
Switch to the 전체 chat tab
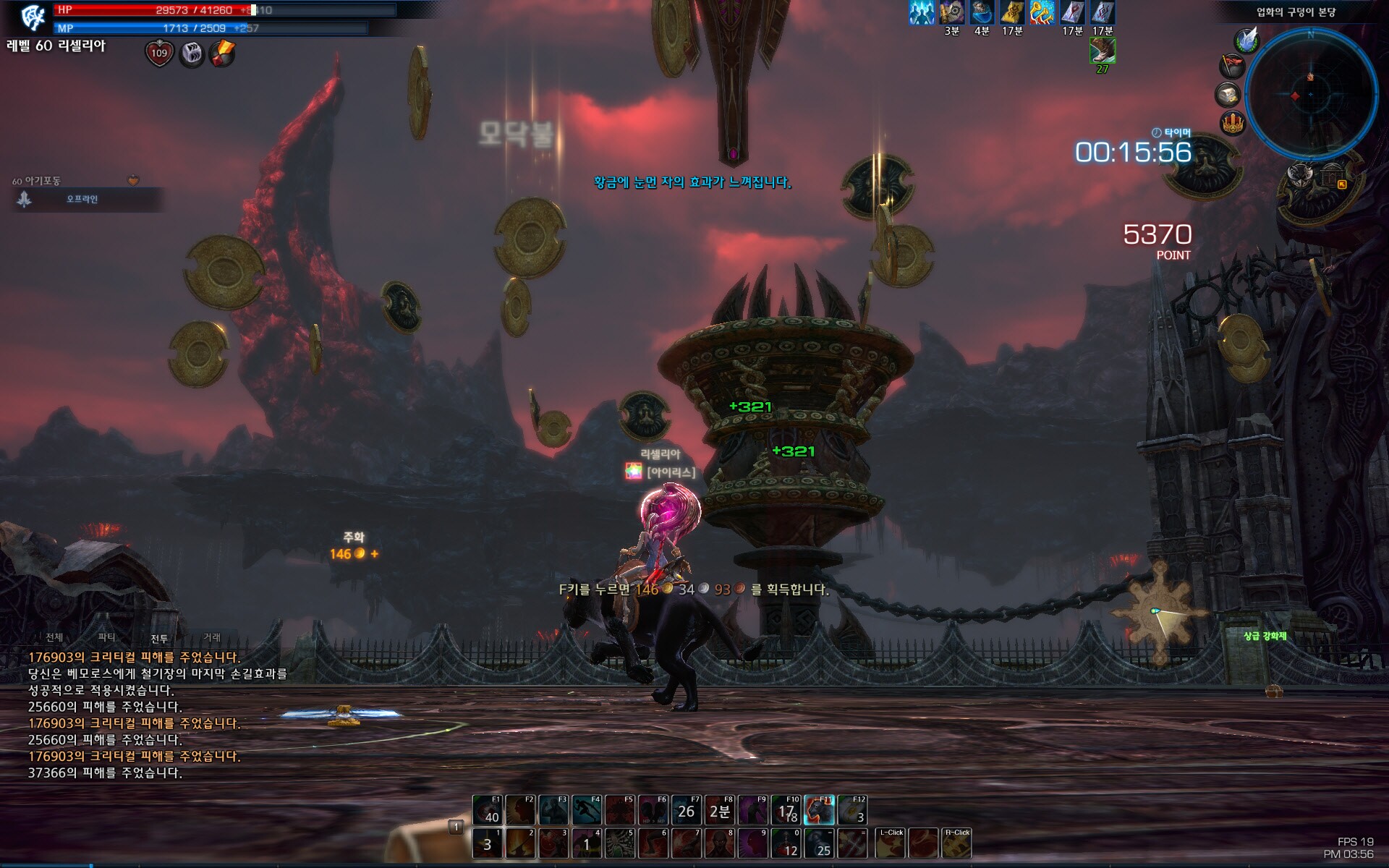tap(54, 637)
